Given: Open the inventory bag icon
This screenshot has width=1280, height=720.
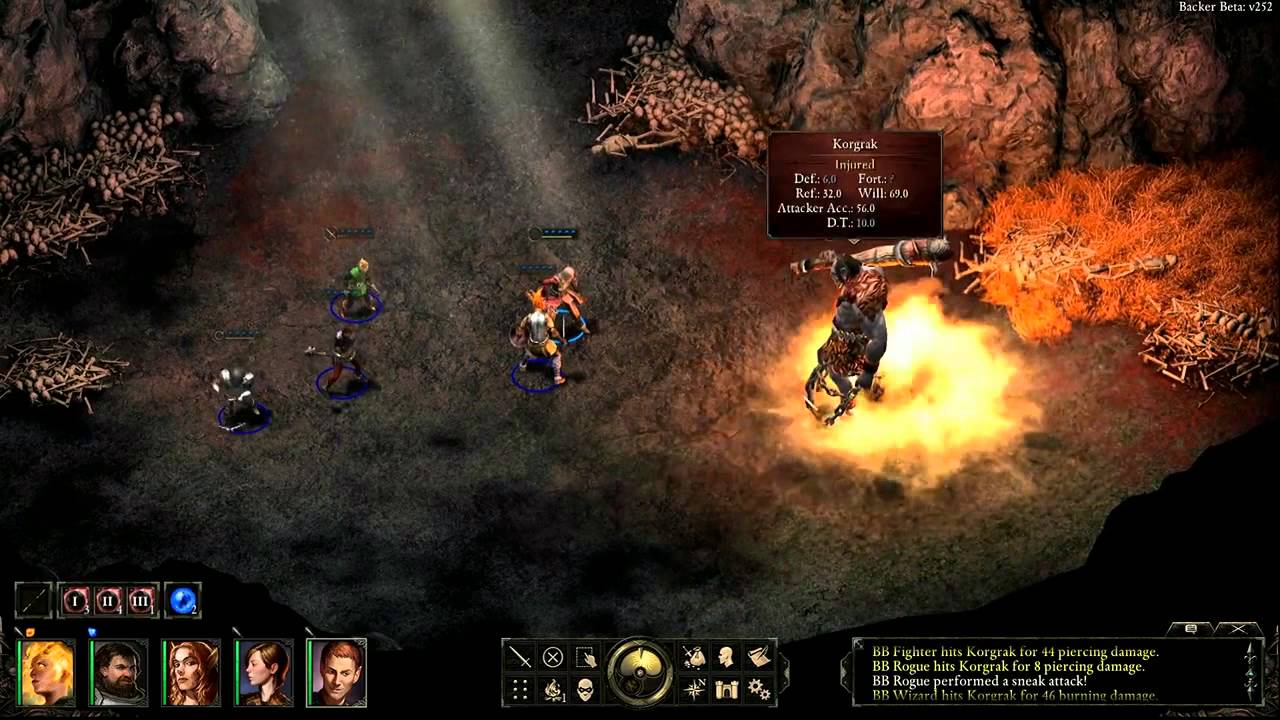Looking at the screenshot, I should coord(693,657).
